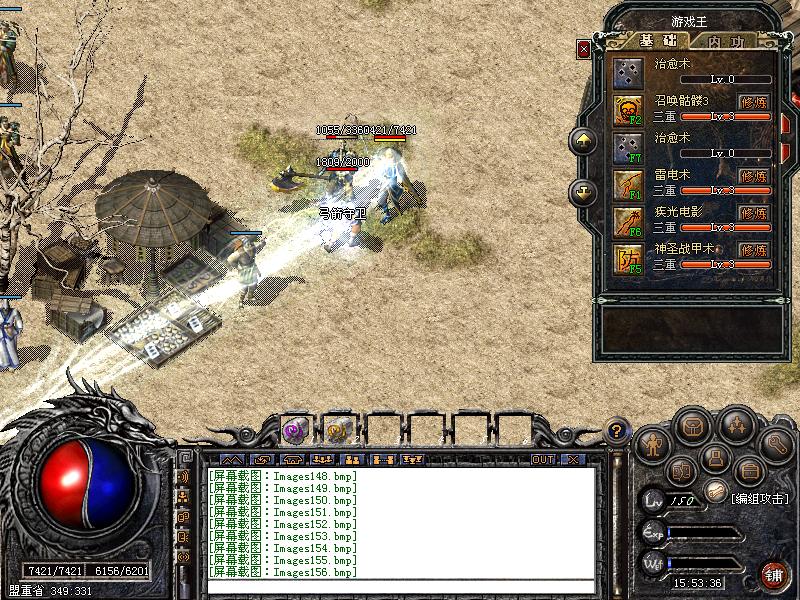Image resolution: width=800 pixels, height=600 pixels.
Task: Open the character status warrior icon
Action: coord(653,441)
